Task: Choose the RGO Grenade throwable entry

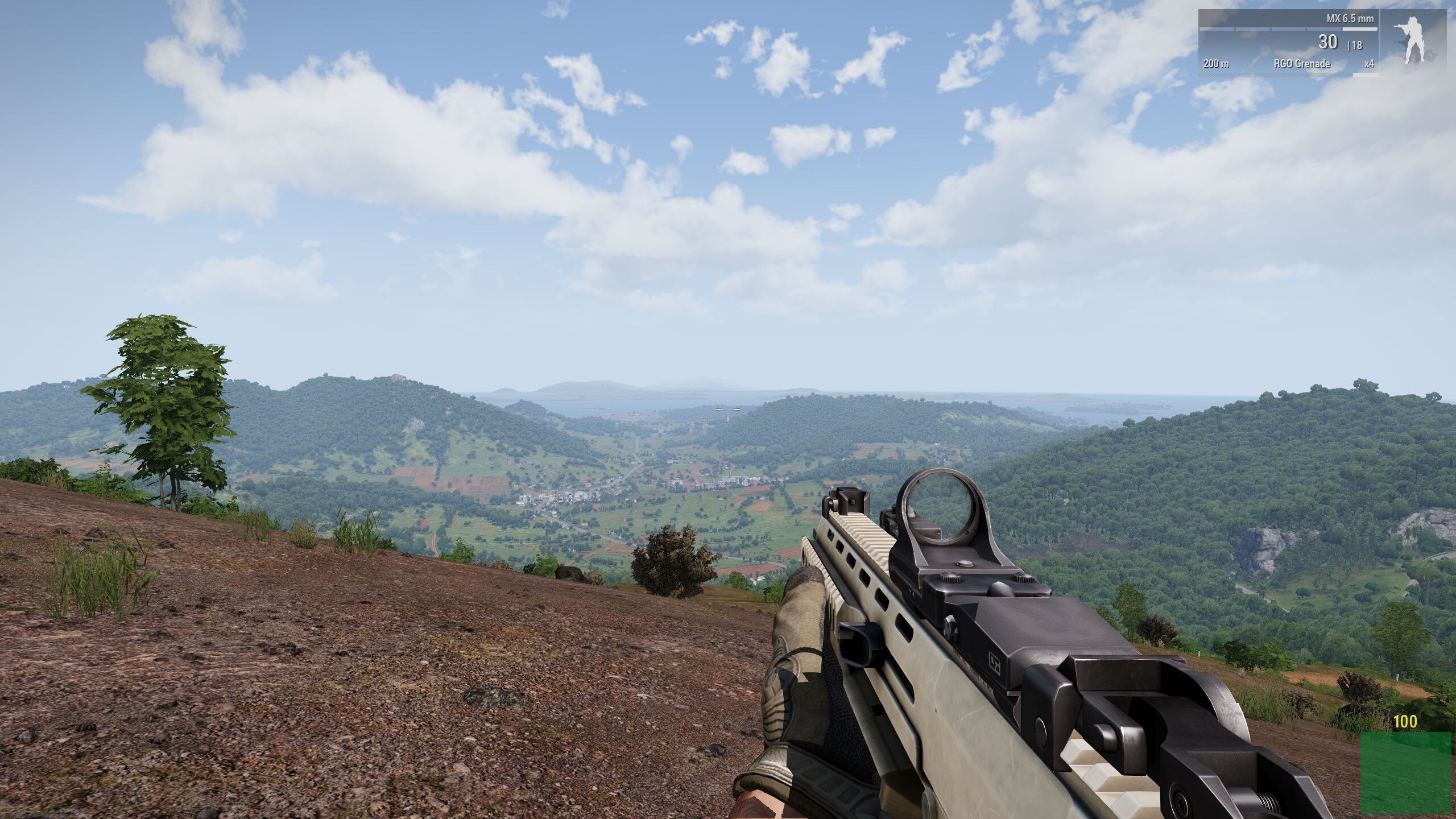Action: 1301,64
